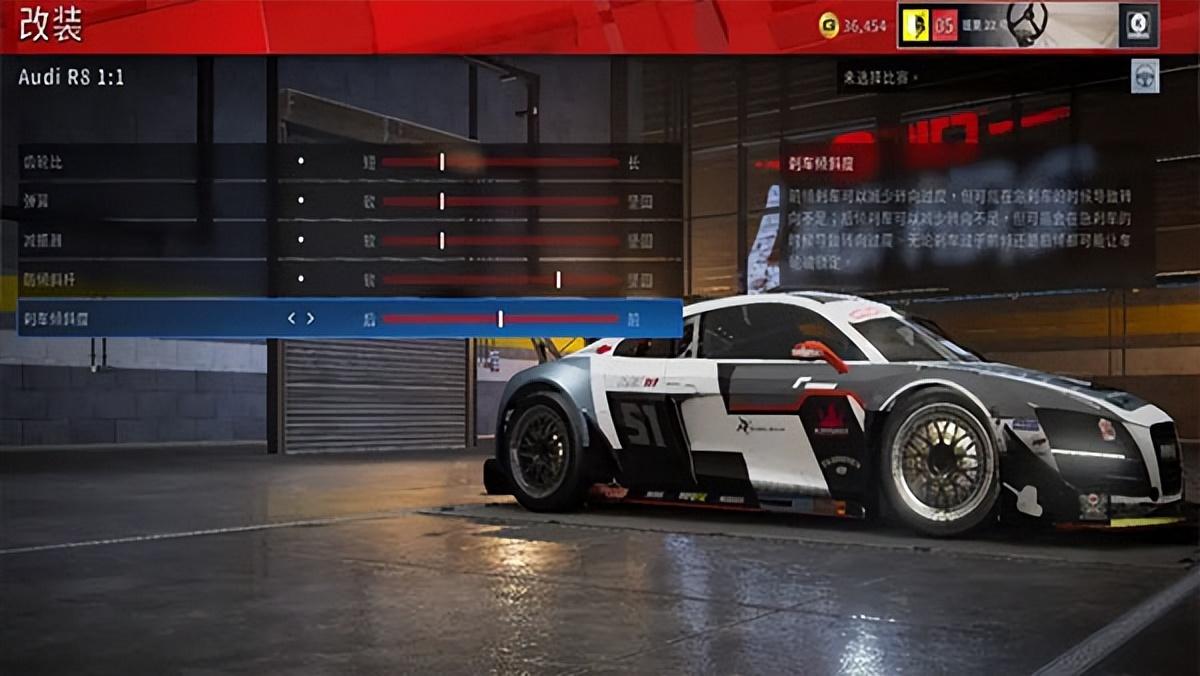The width and height of the screenshot is (1200, 676).
Task: Adjust the 齿轮比 gear ratio slider
Action: (x=442, y=162)
